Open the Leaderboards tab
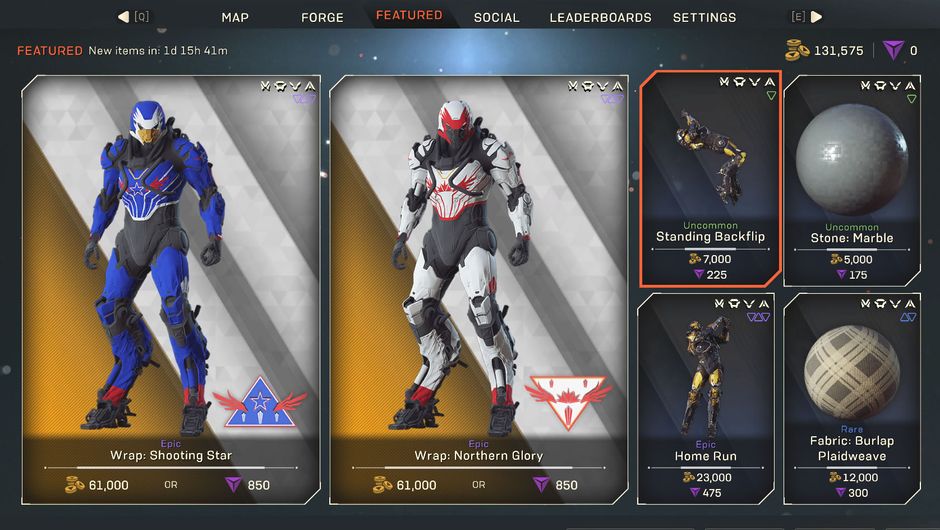This screenshot has height=530, width=940. click(600, 17)
